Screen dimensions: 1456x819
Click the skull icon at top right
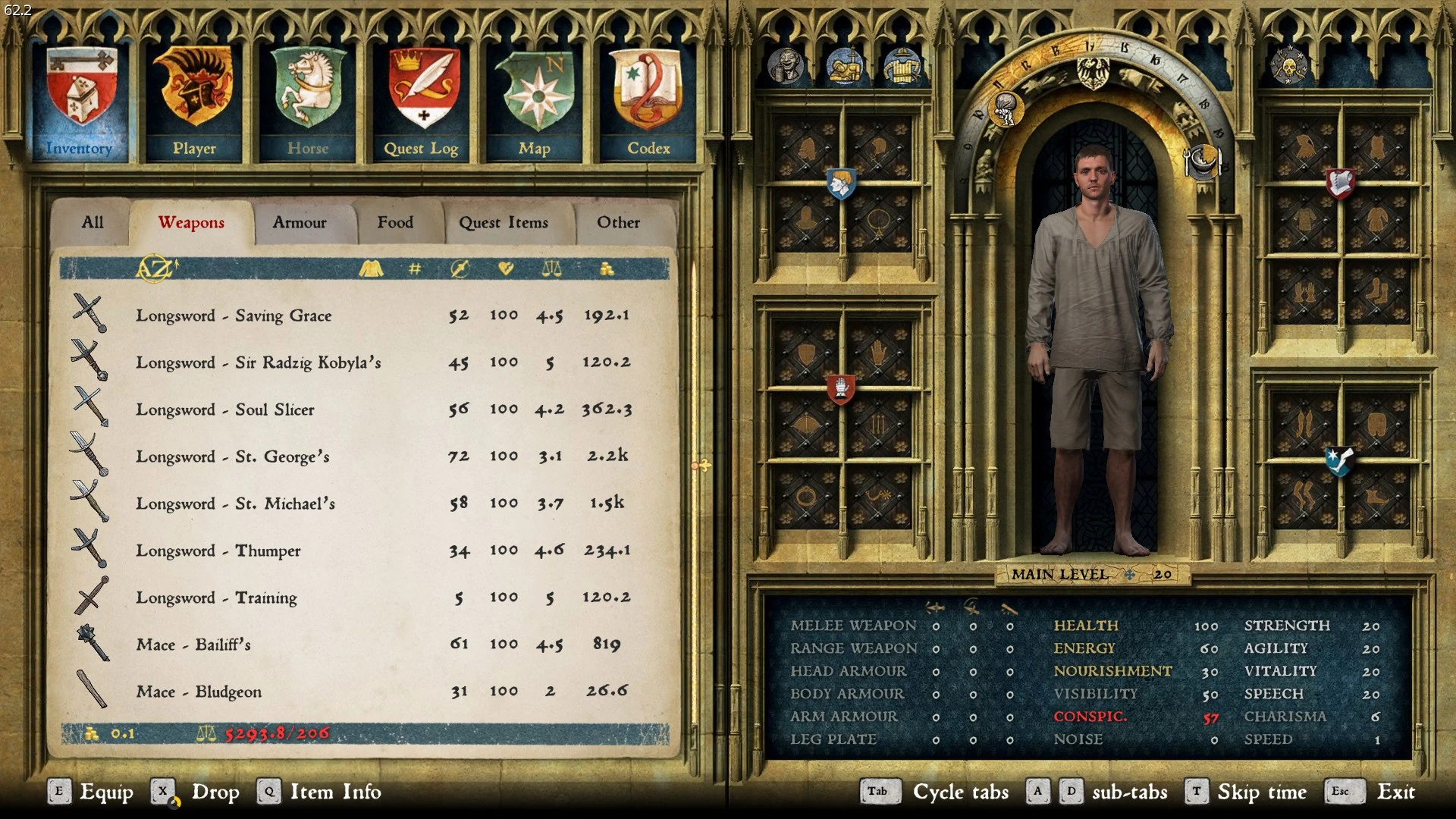coord(1289,67)
